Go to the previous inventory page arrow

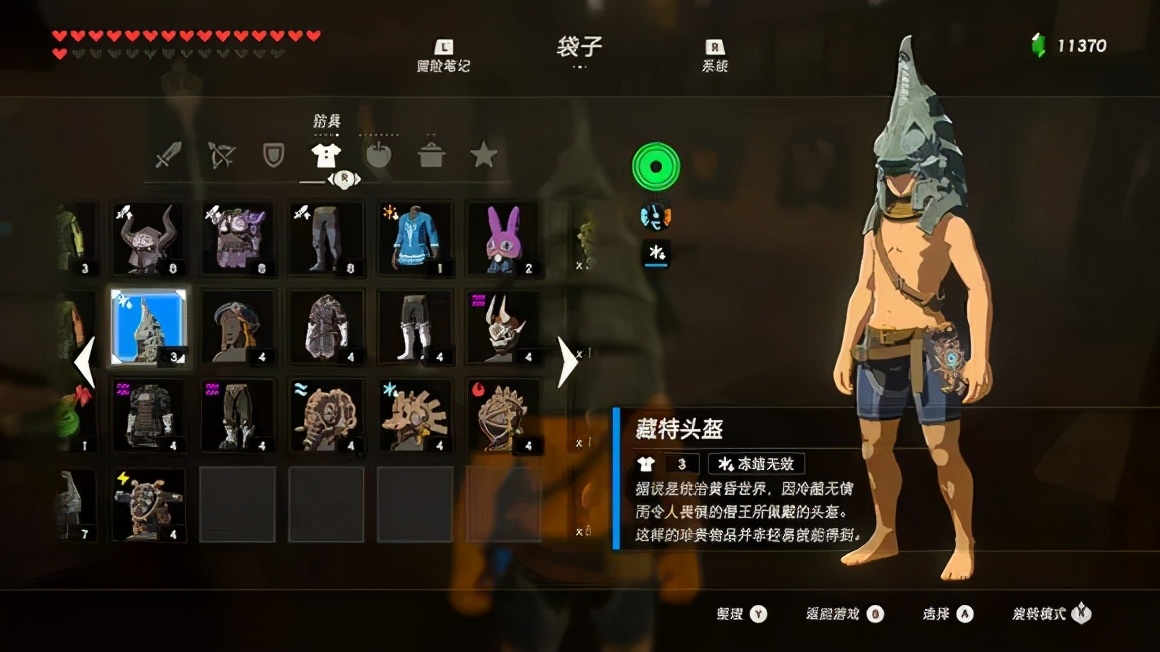tap(85, 362)
